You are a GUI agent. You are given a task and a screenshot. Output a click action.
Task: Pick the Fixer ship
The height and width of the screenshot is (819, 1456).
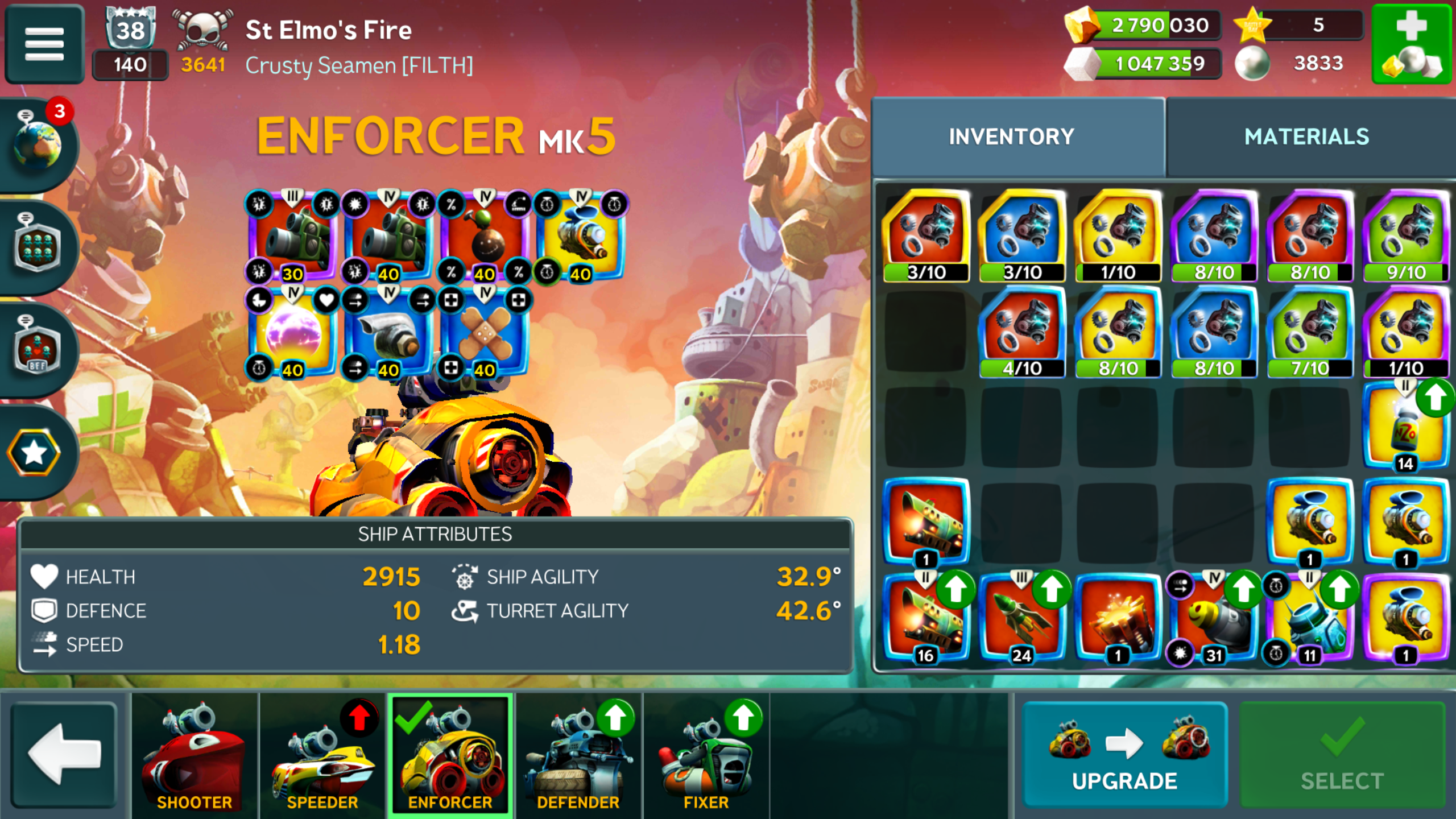point(706,754)
